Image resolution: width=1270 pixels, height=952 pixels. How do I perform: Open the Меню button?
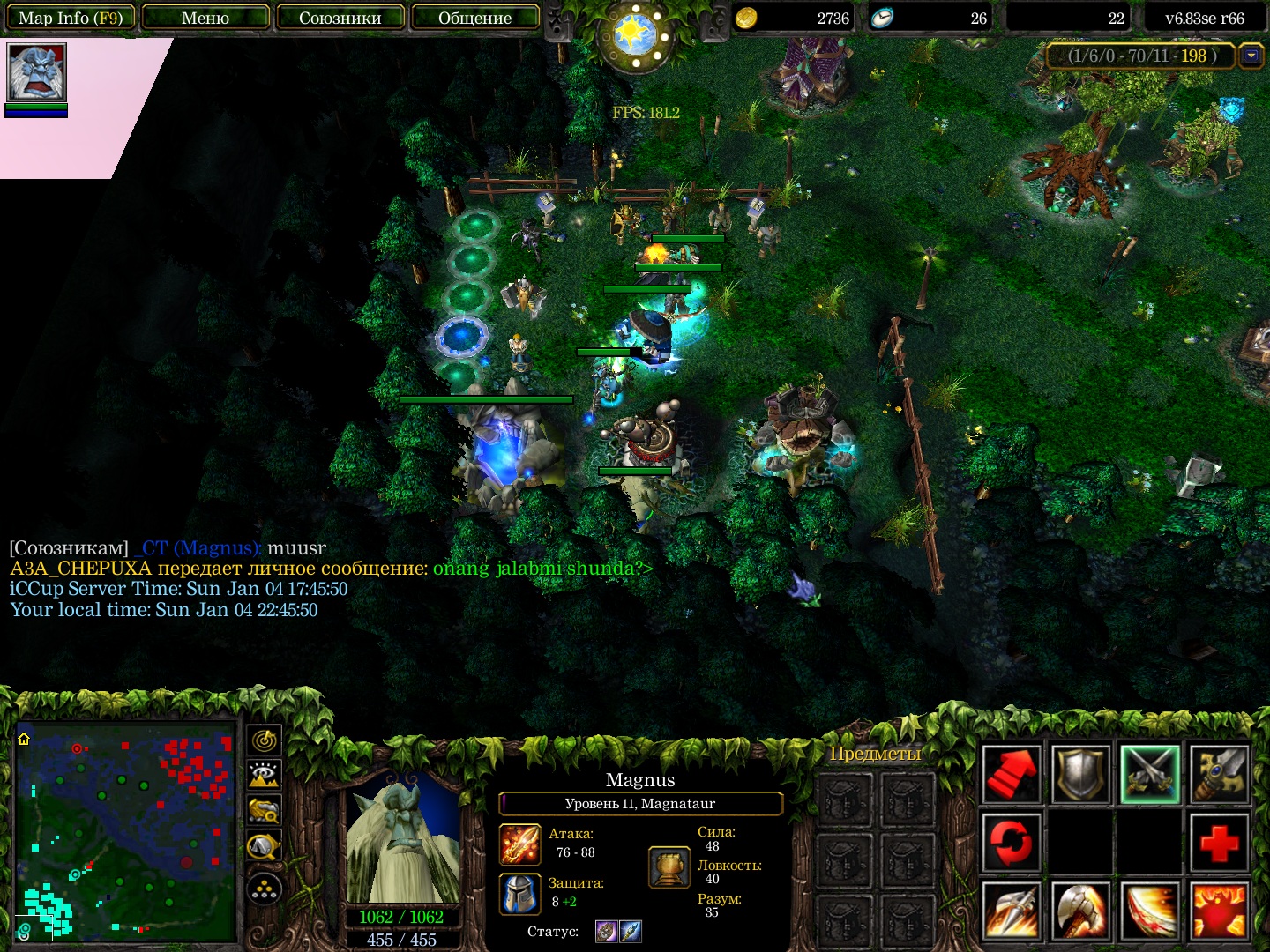(x=205, y=18)
